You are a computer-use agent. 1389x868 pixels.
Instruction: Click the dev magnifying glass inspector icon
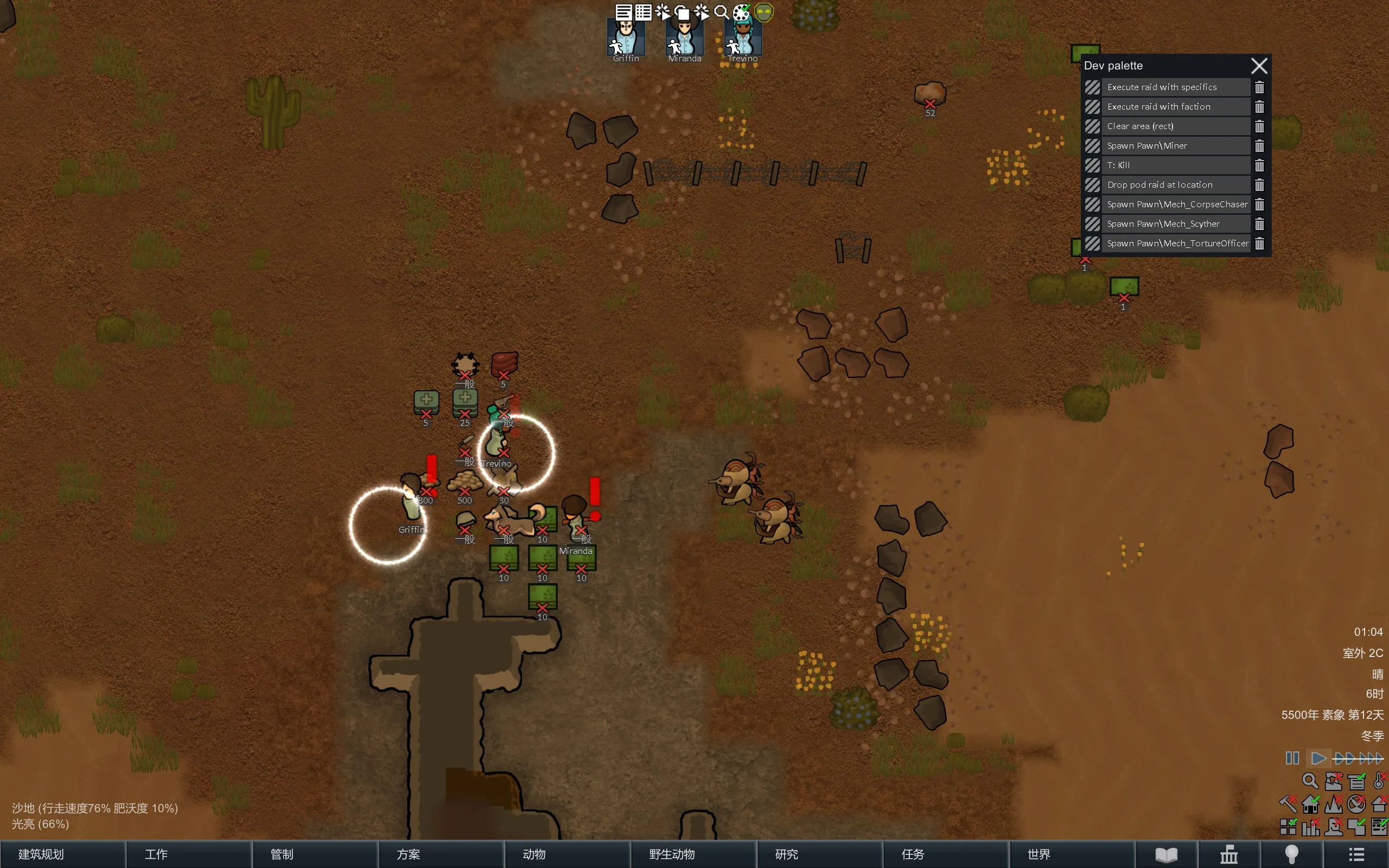(722, 12)
